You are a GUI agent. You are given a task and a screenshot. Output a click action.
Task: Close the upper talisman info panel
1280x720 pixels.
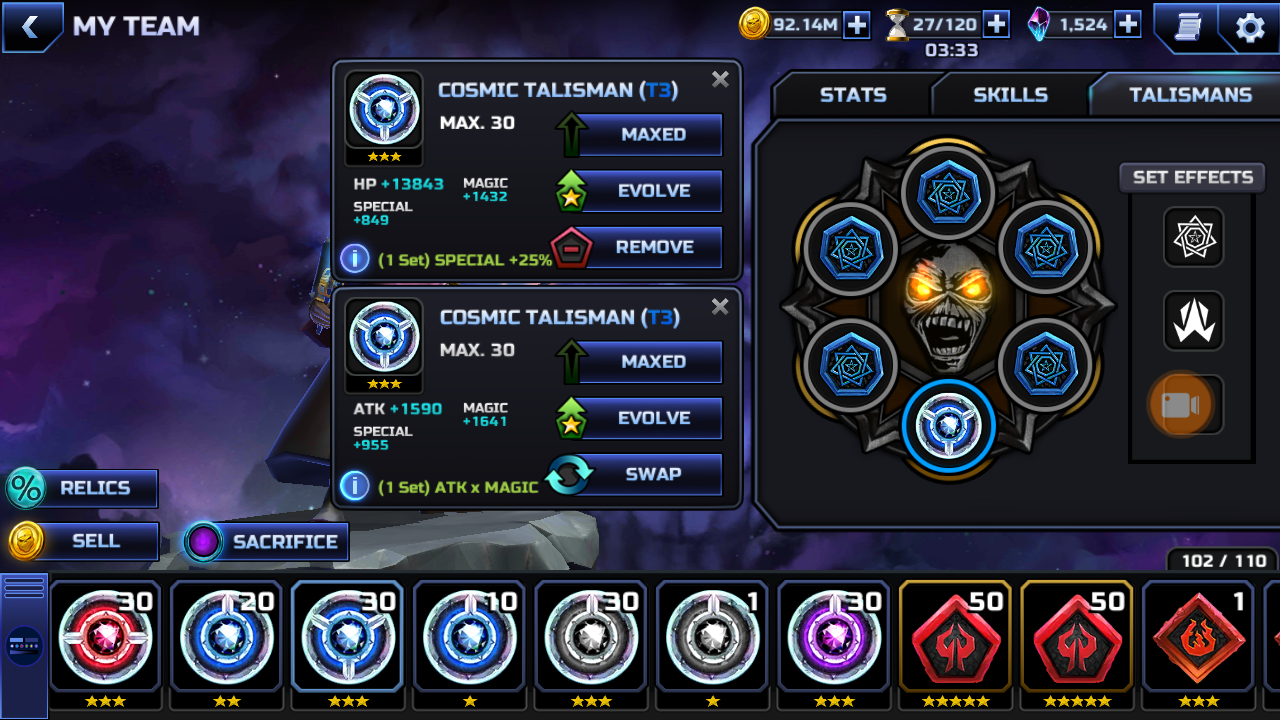(720, 80)
